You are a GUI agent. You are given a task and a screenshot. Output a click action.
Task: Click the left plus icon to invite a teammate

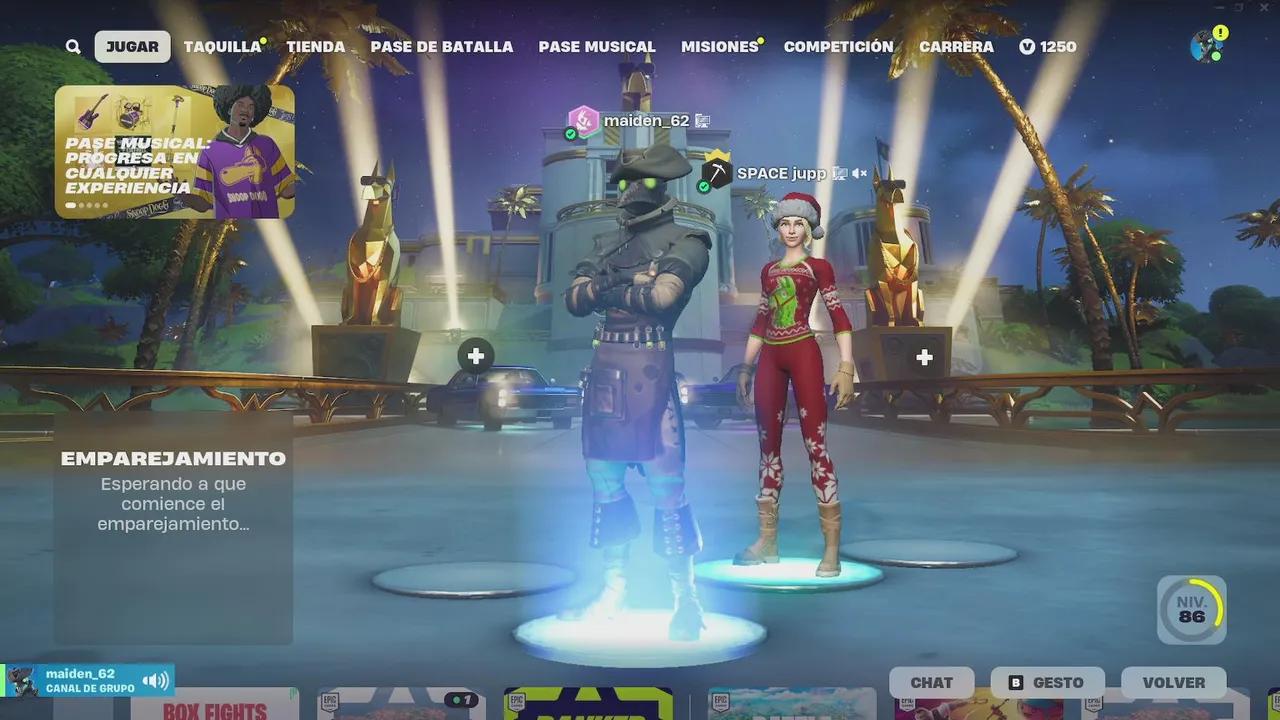click(475, 355)
